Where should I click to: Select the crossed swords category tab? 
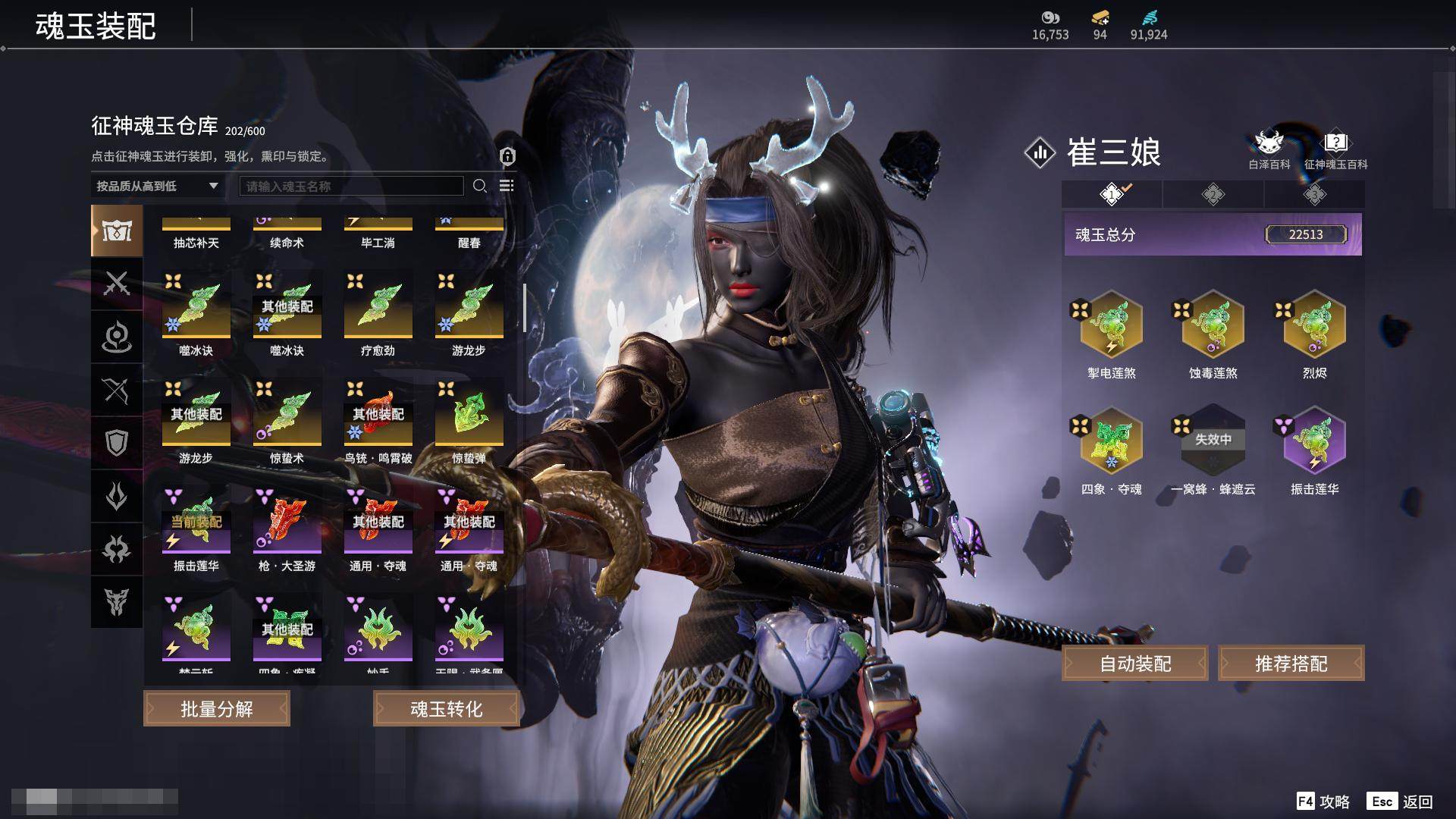(x=117, y=284)
